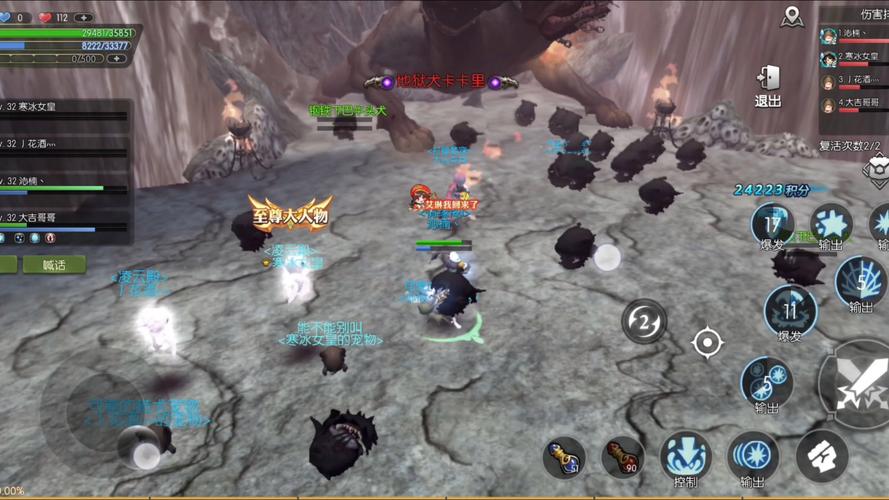Image resolution: width=889 pixels, height=500 pixels.
Task: Open the map marker icon
Action: tap(792, 17)
